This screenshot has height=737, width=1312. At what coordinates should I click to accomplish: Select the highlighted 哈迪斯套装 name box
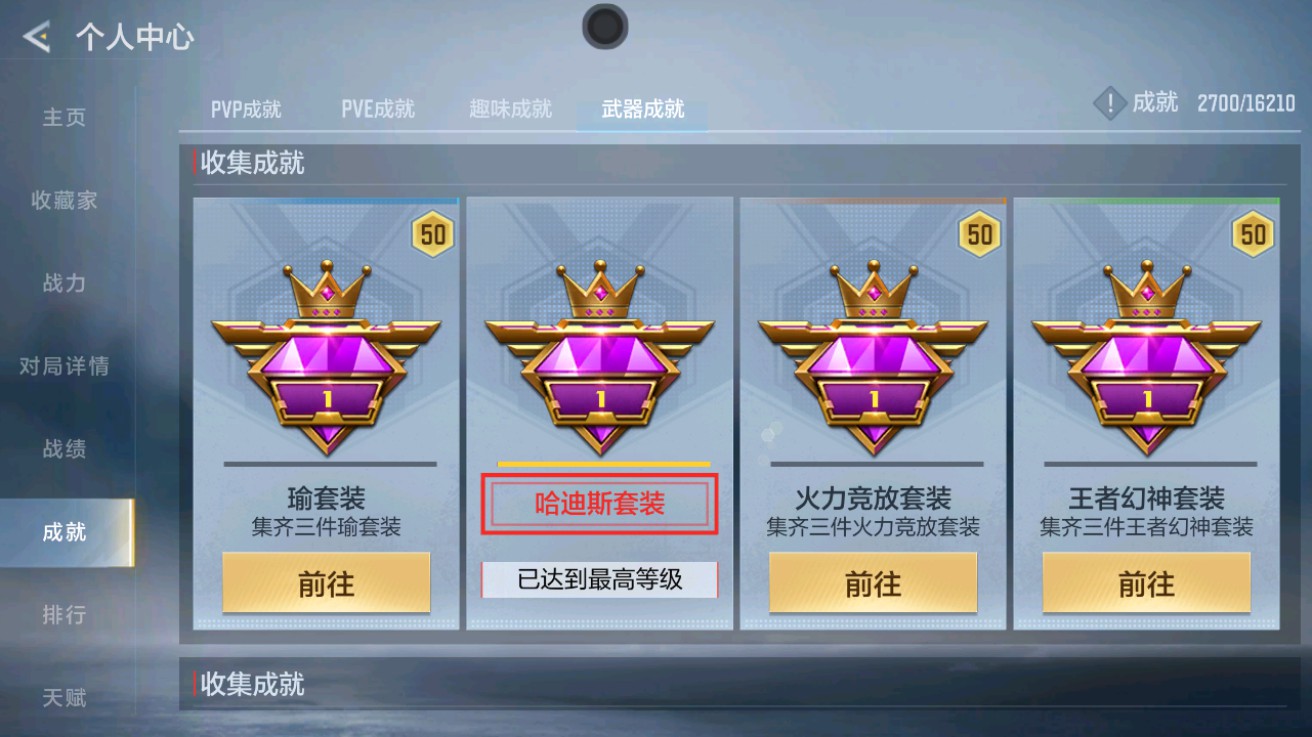click(598, 505)
